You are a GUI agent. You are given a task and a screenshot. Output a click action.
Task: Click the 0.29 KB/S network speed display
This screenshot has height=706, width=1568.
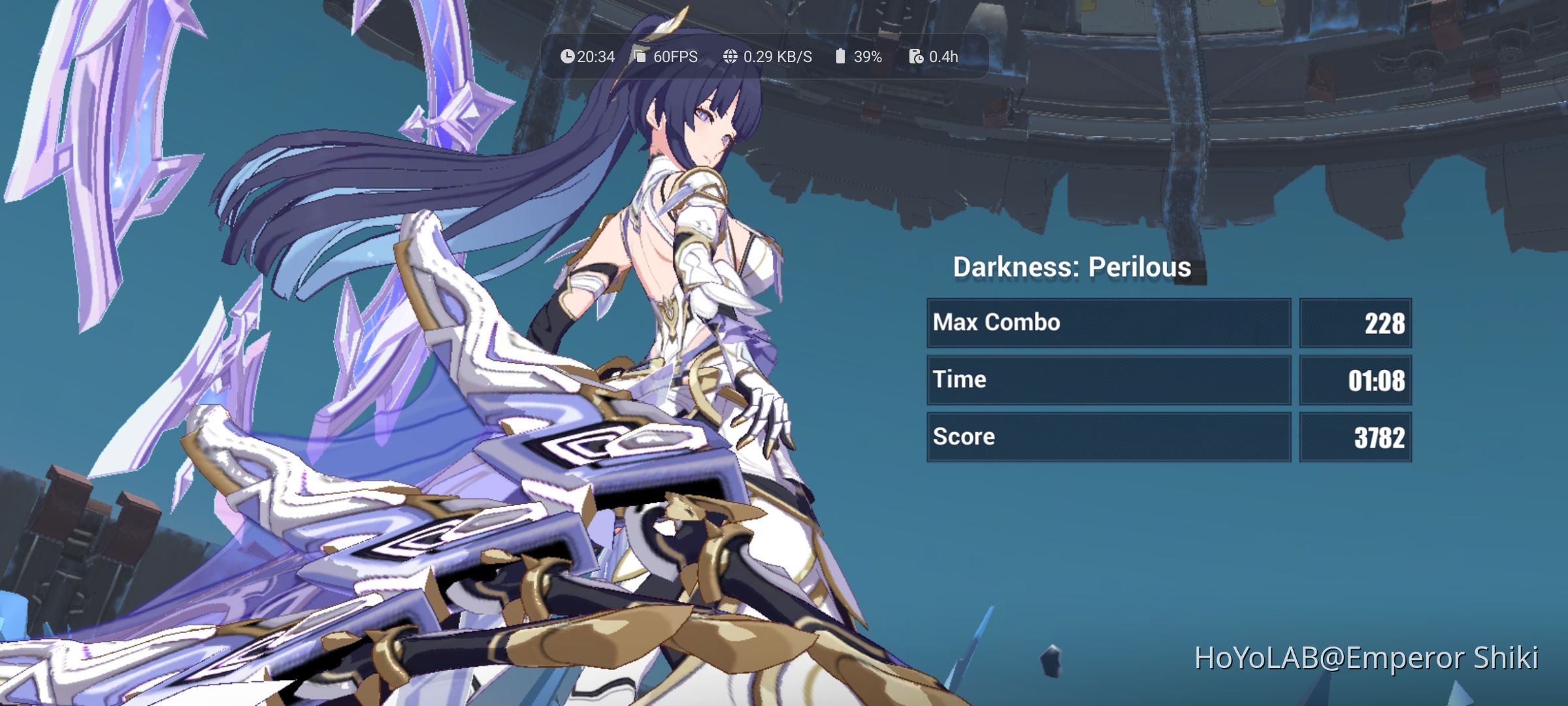tap(779, 56)
